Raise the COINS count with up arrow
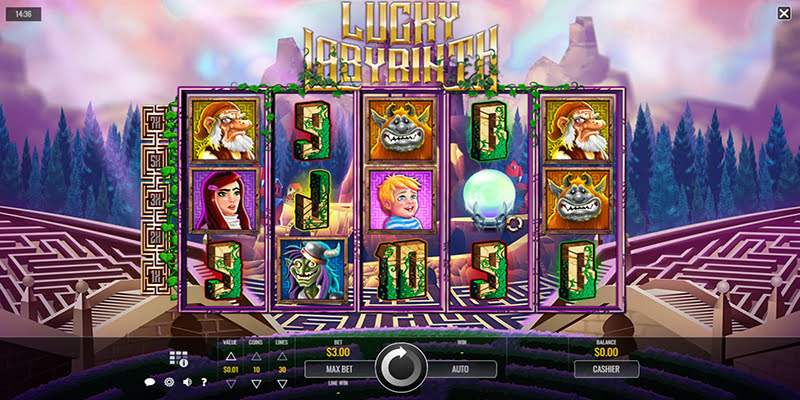 pos(254,358)
